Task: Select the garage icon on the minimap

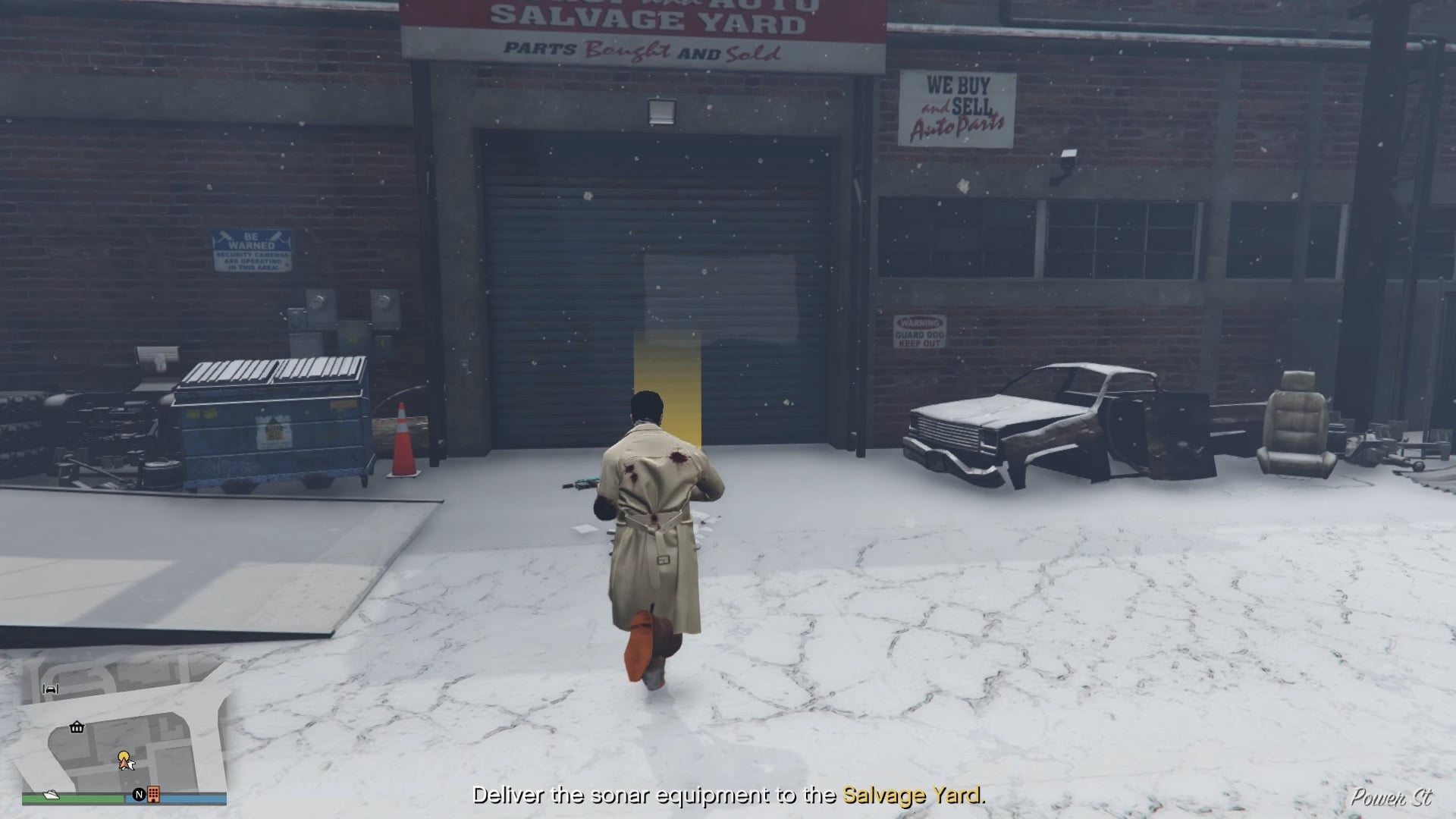Action: (x=50, y=689)
